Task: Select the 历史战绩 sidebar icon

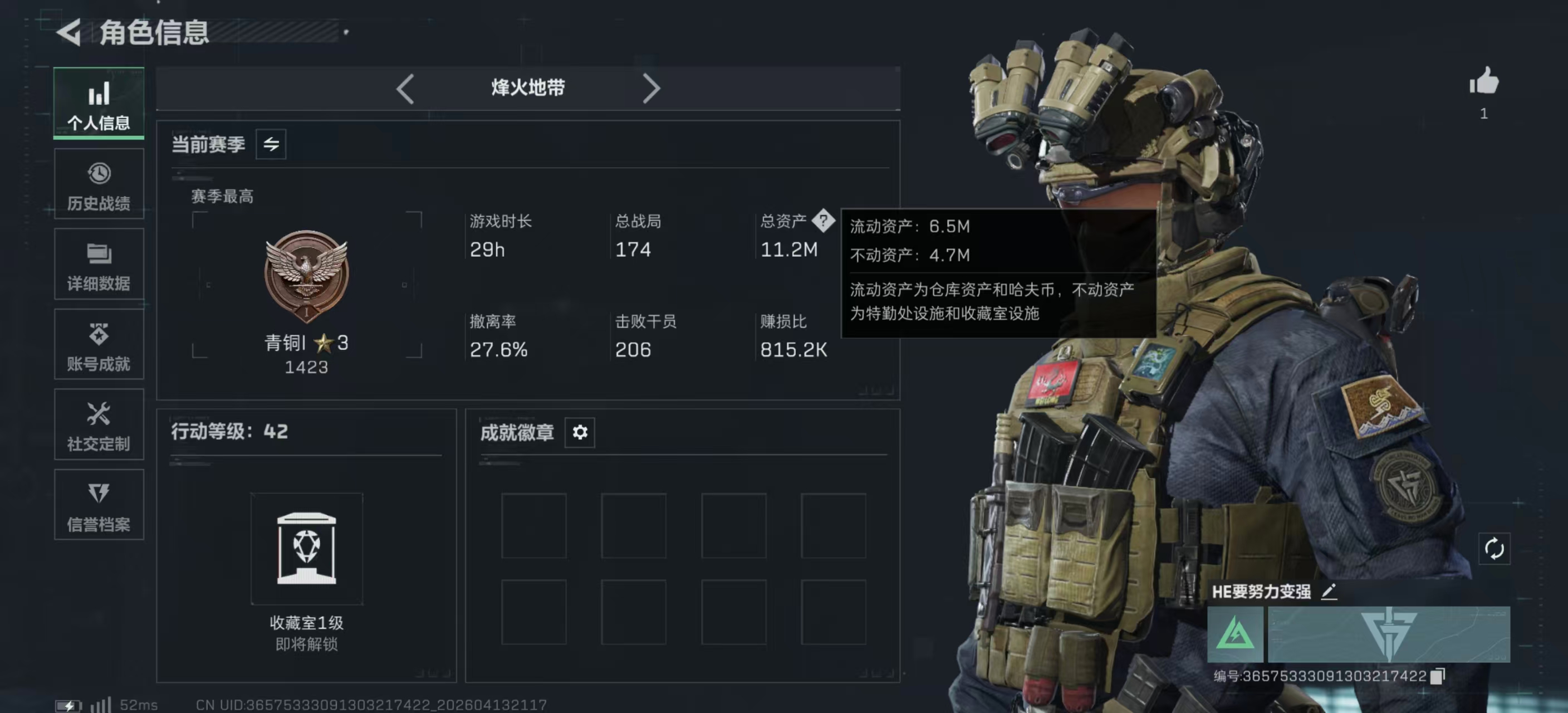Action: (99, 183)
